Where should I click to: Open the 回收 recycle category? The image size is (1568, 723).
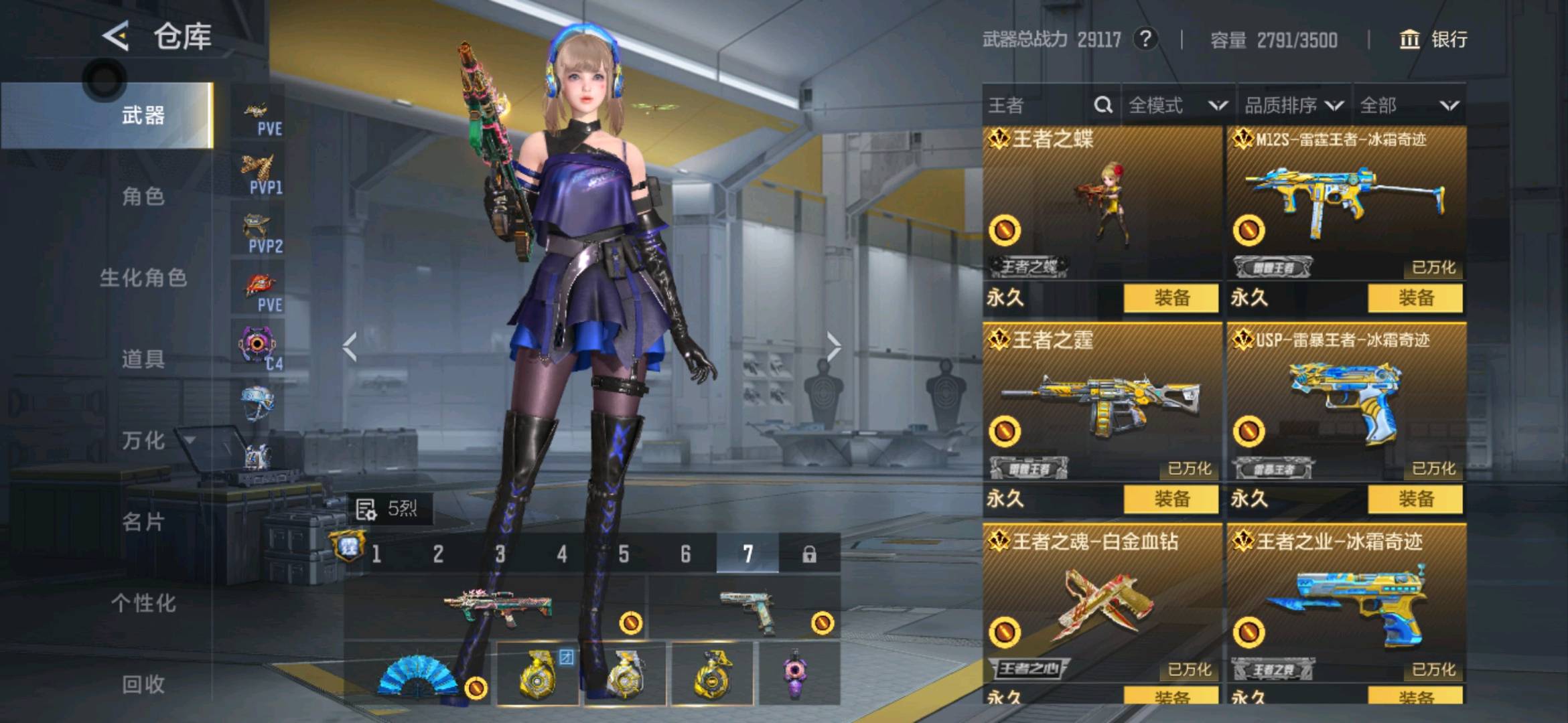coord(143,684)
